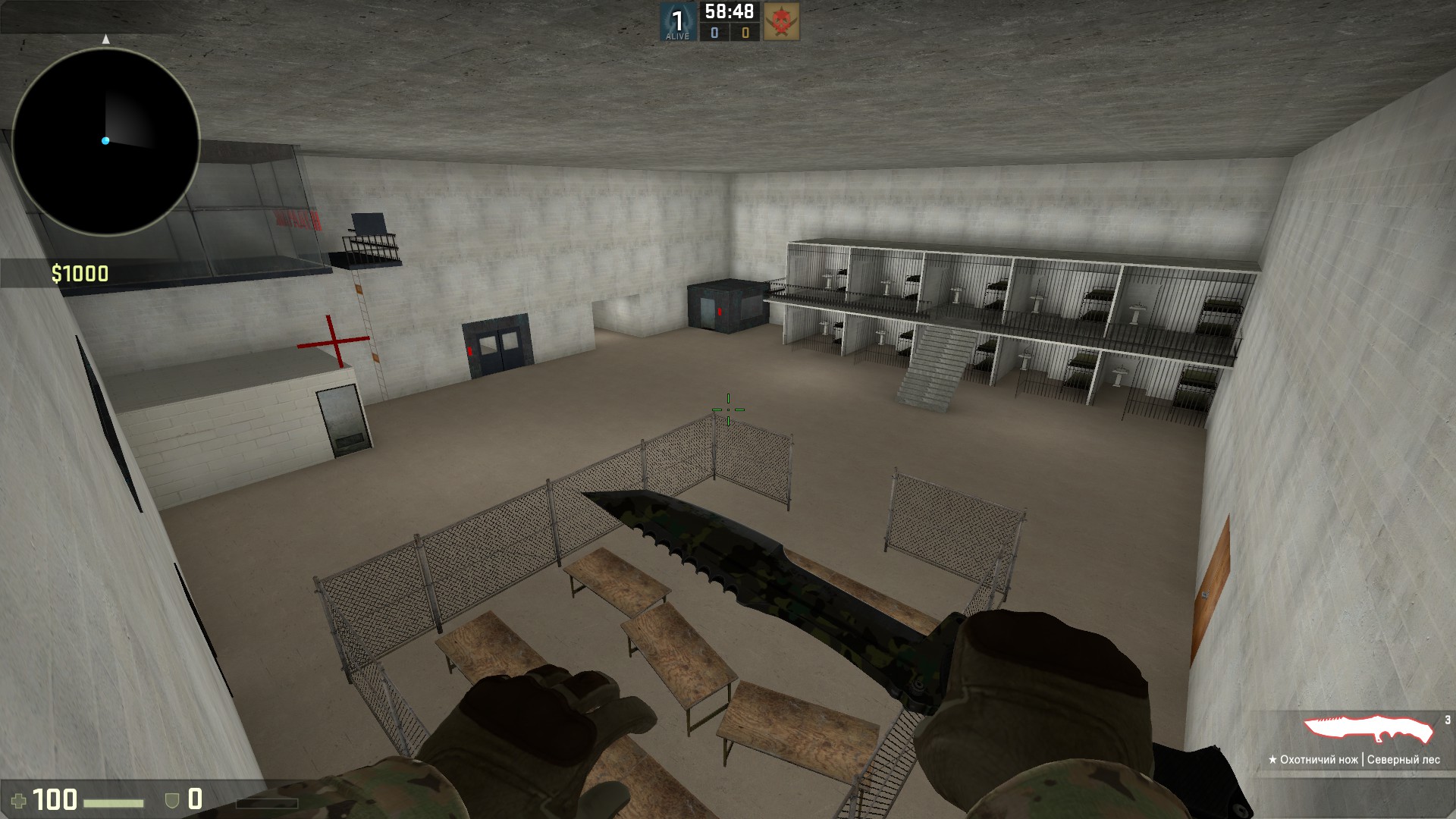The height and width of the screenshot is (819, 1456).
Task: Click the Counter-Terrorist alive counter badge
Action: 677,22
